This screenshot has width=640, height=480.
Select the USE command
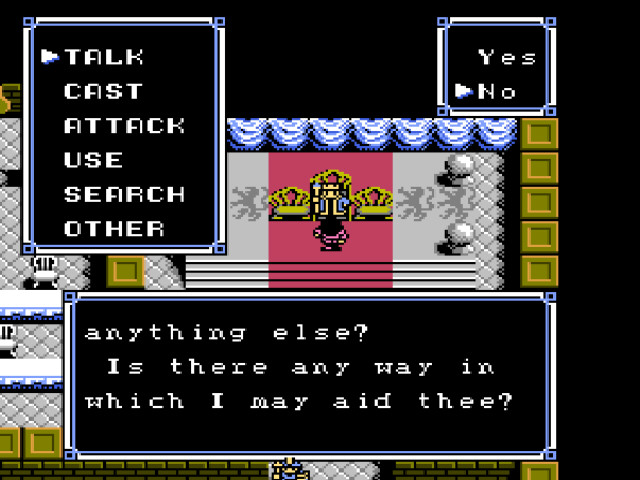(x=93, y=160)
